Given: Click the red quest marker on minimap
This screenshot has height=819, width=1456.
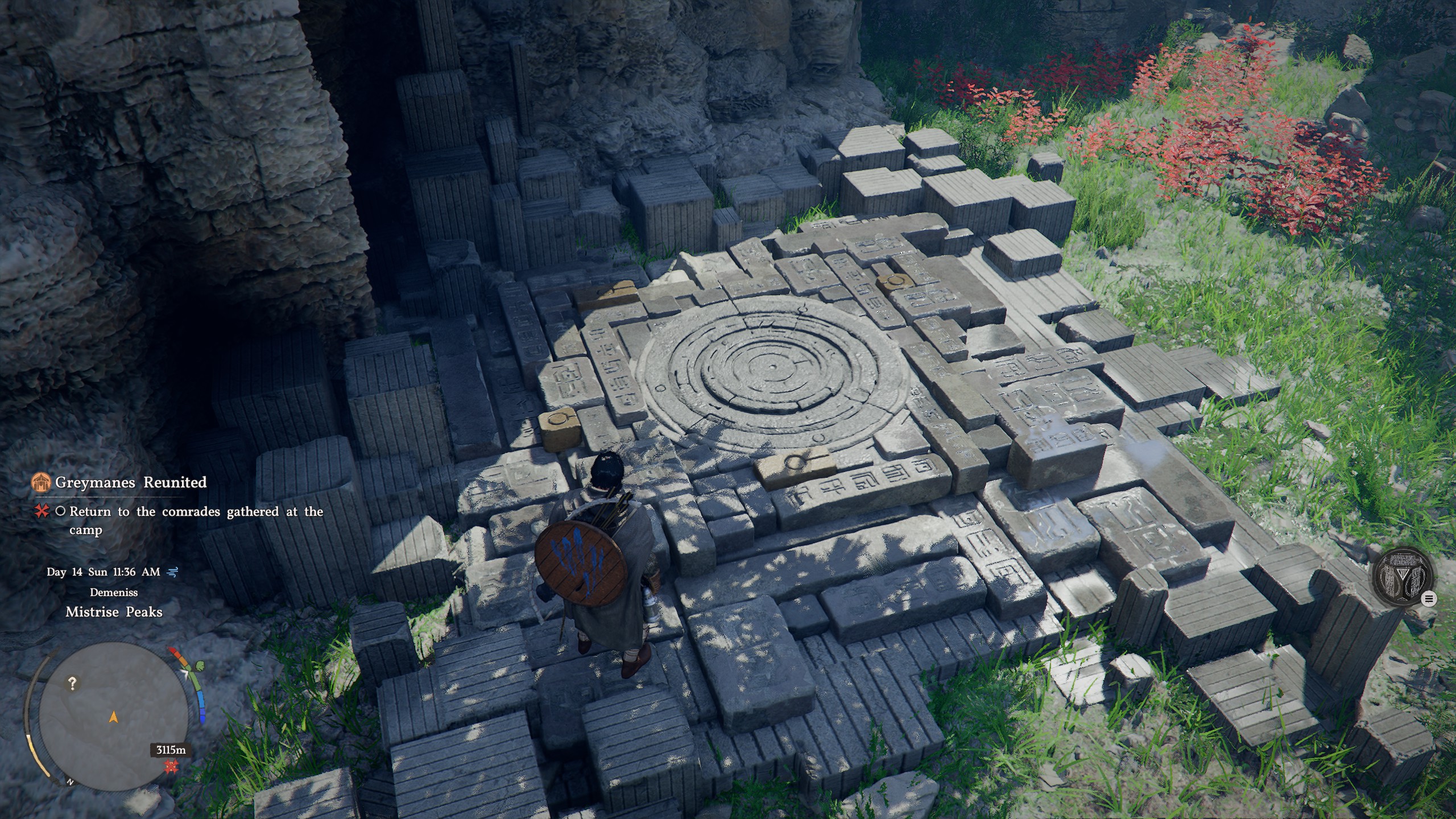Looking at the screenshot, I should tap(170, 767).
